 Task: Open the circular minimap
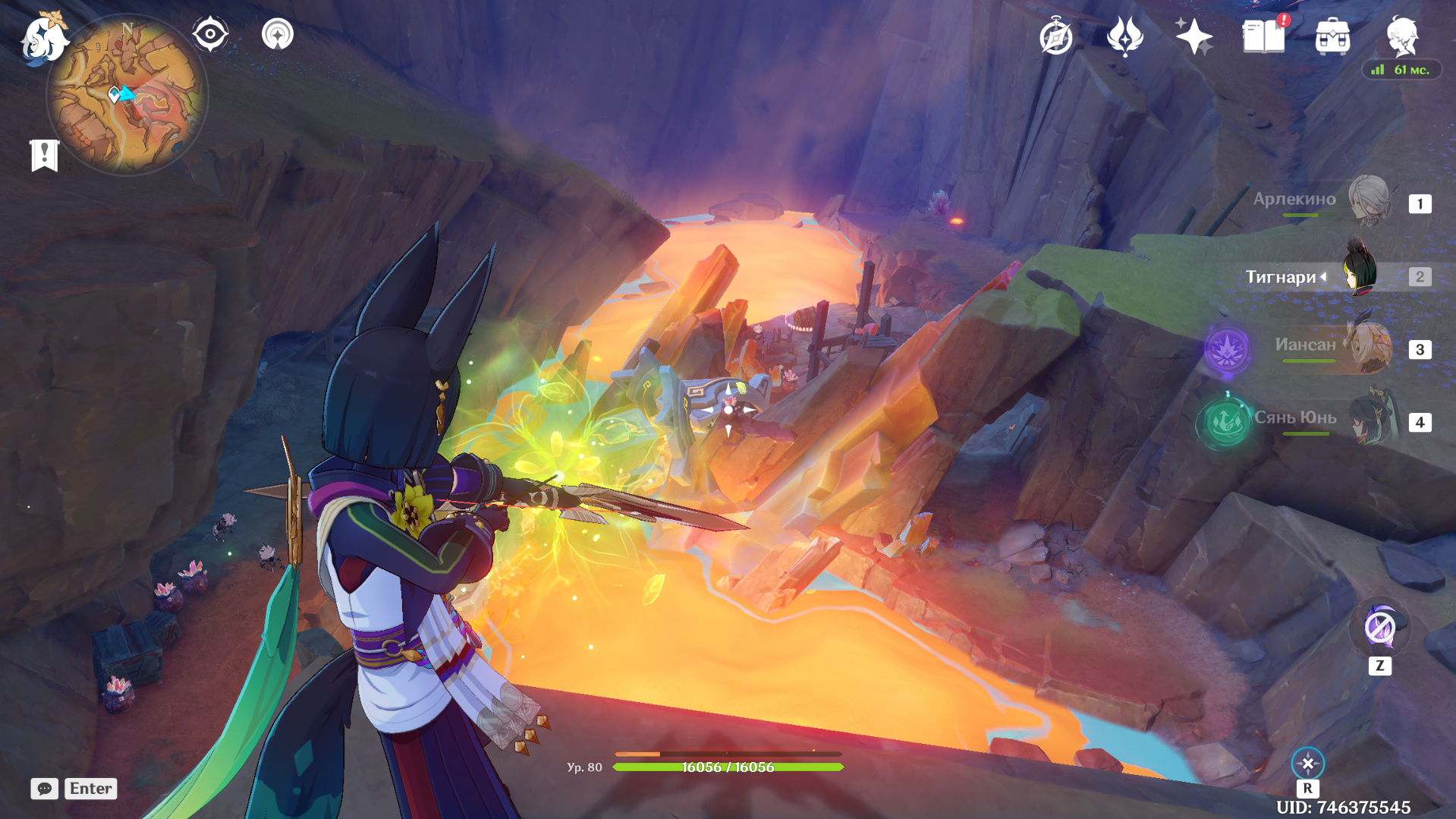coord(127,96)
